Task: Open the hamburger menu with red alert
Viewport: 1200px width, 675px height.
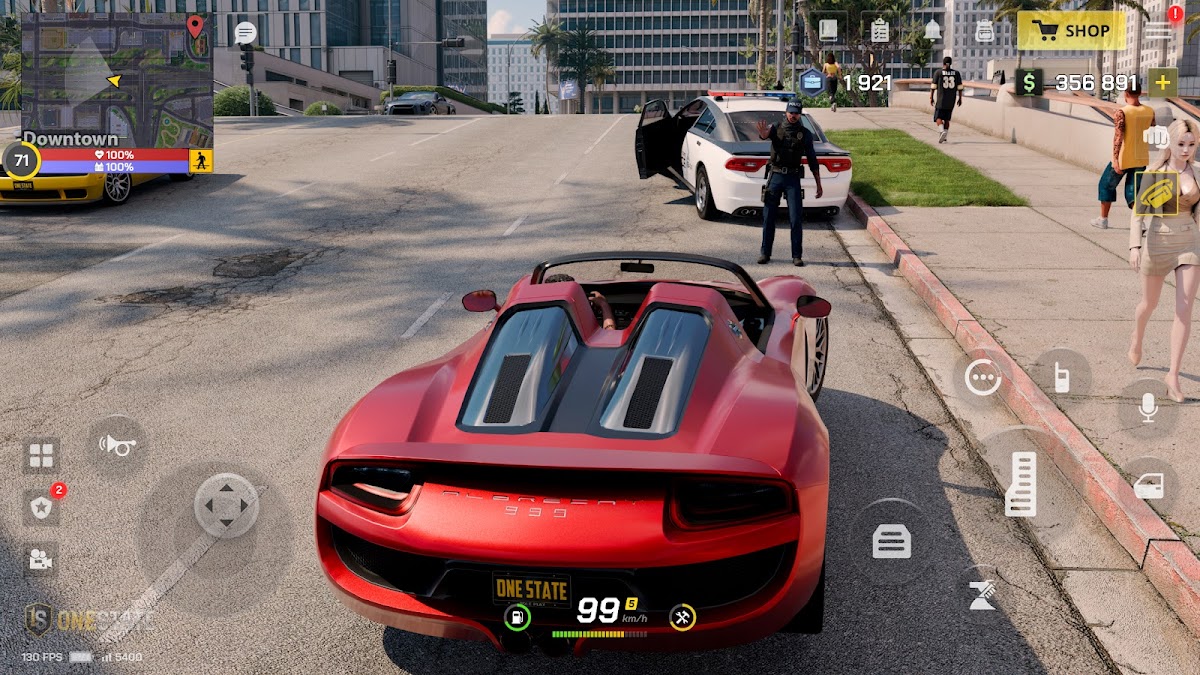Action: click(x=1160, y=30)
